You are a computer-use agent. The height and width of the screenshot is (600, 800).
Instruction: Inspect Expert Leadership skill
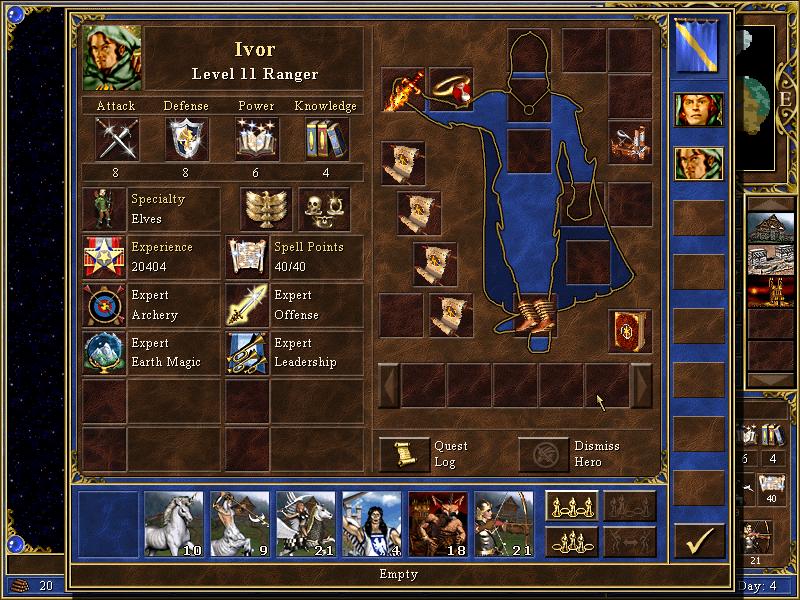(x=247, y=354)
